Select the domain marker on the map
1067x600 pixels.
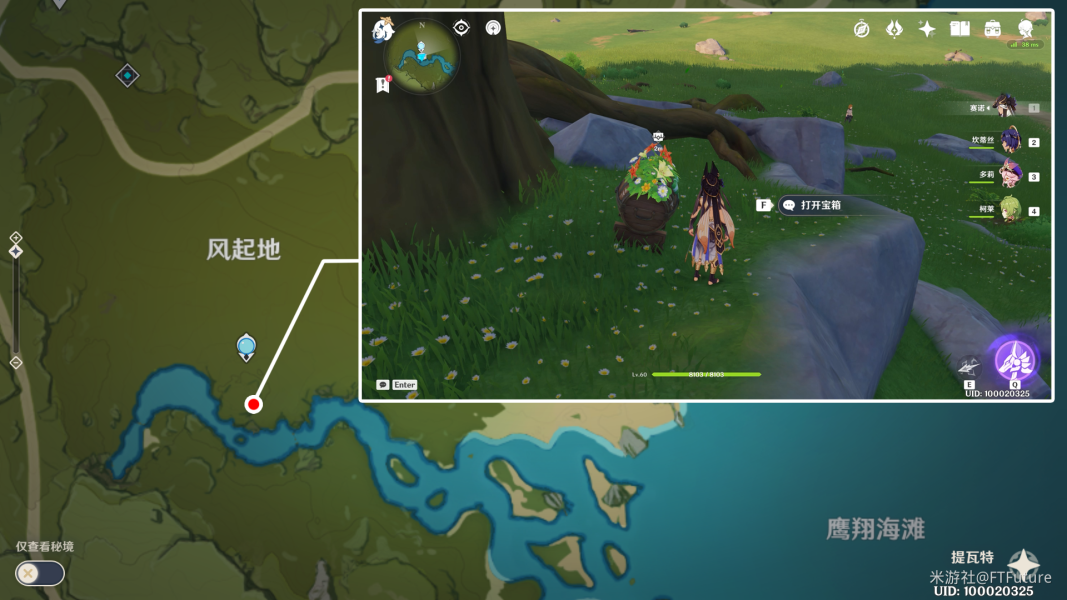click(127, 75)
